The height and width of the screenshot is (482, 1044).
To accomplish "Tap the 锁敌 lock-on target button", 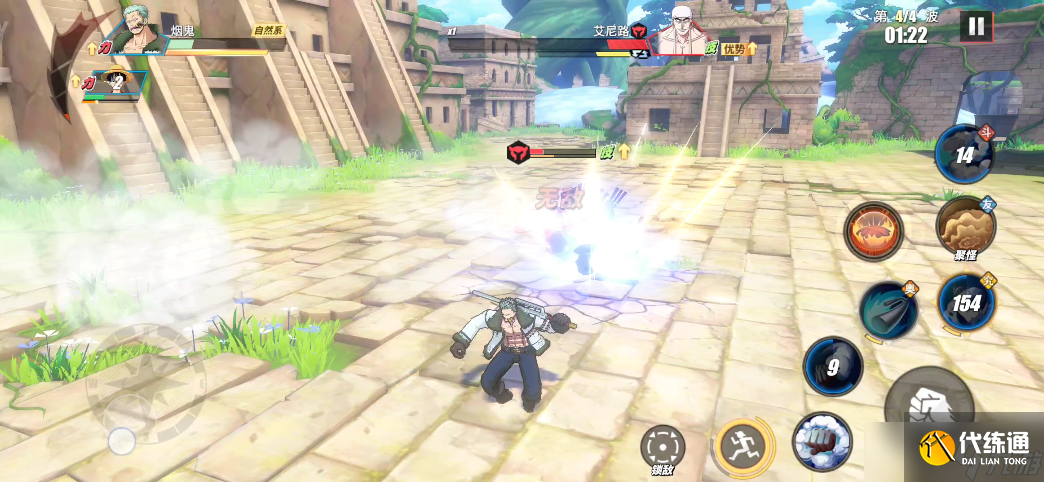I will (661, 446).
